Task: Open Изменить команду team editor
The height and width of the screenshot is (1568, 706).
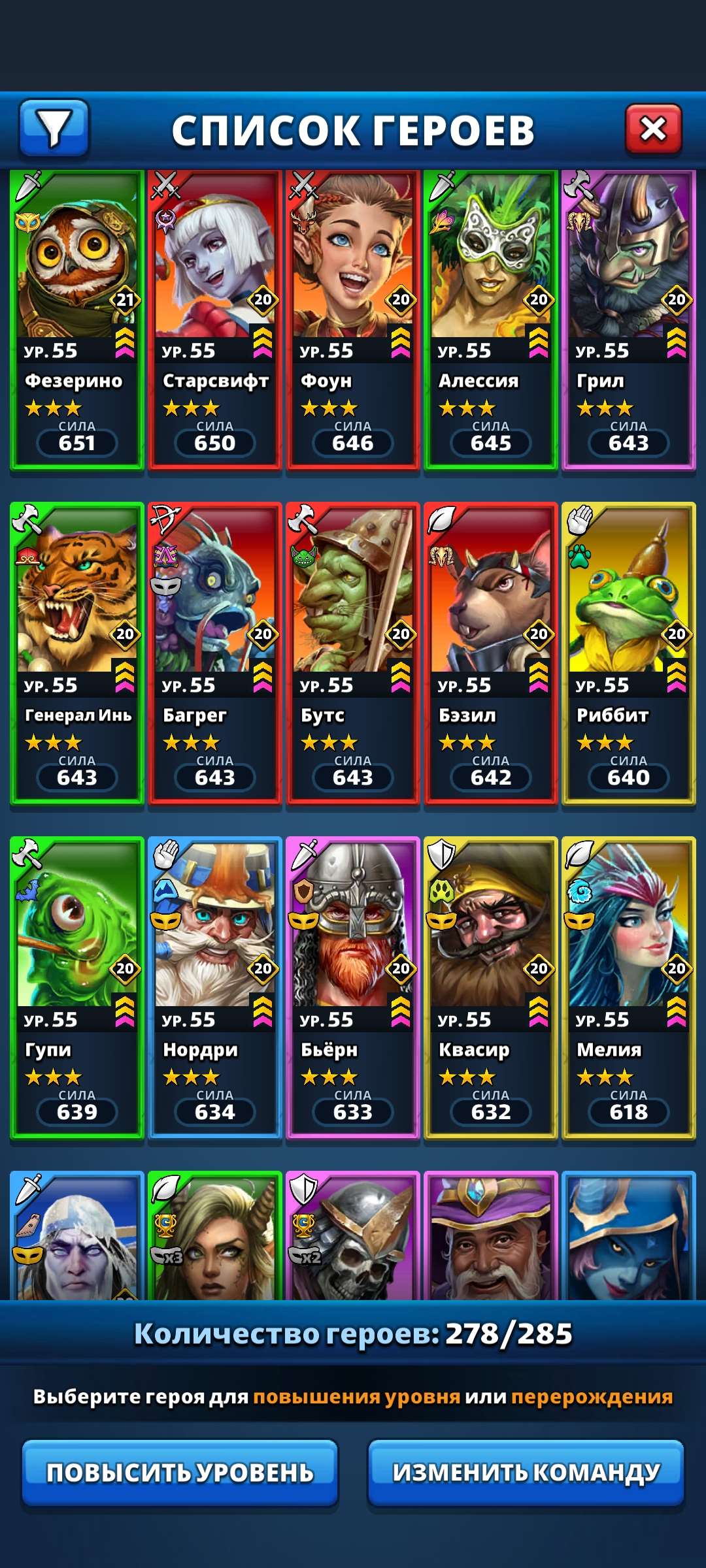Action: 526,1473
